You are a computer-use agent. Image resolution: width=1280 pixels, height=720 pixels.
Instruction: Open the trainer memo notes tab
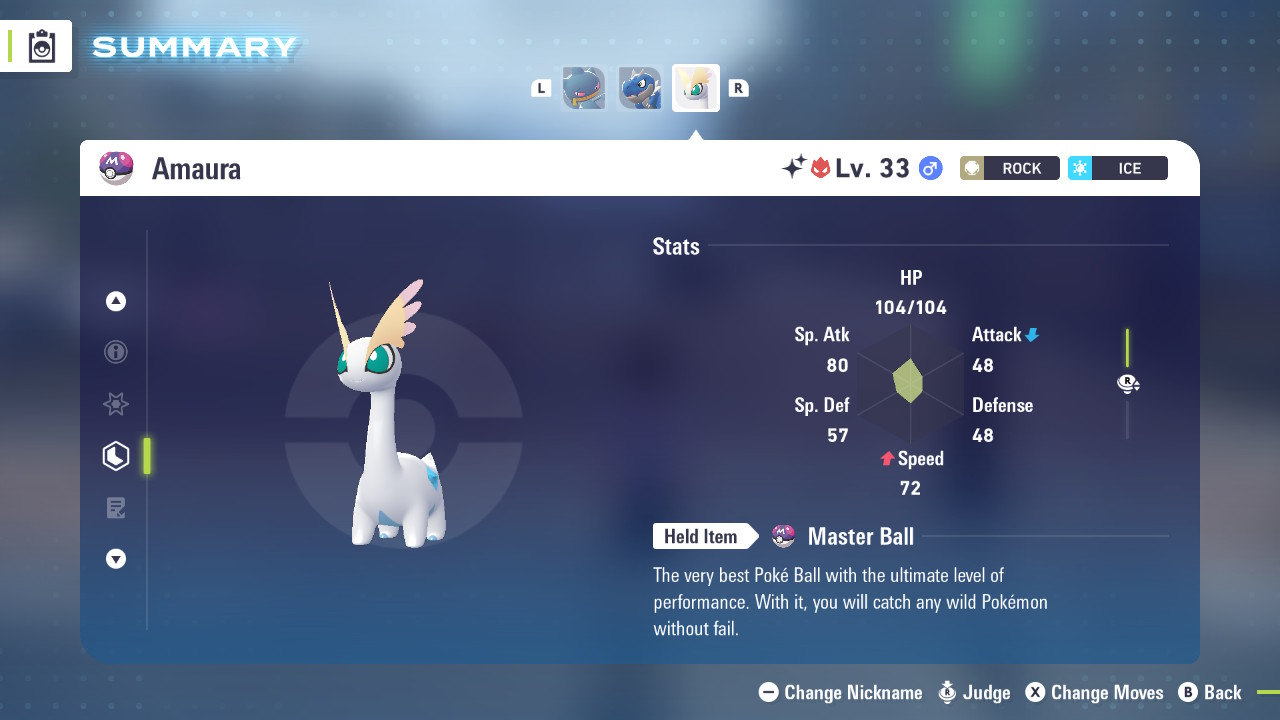click(116, 508)
